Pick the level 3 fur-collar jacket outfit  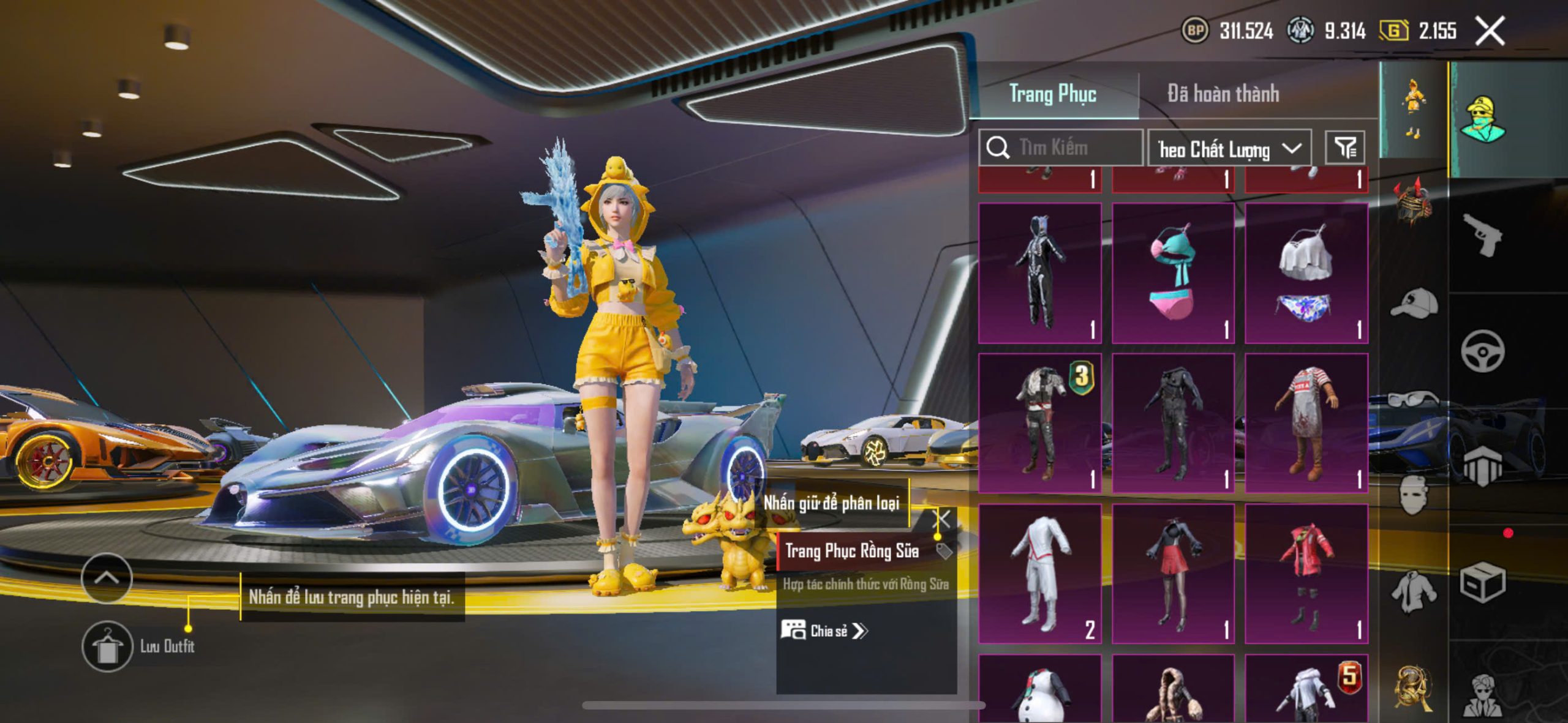1039,422
